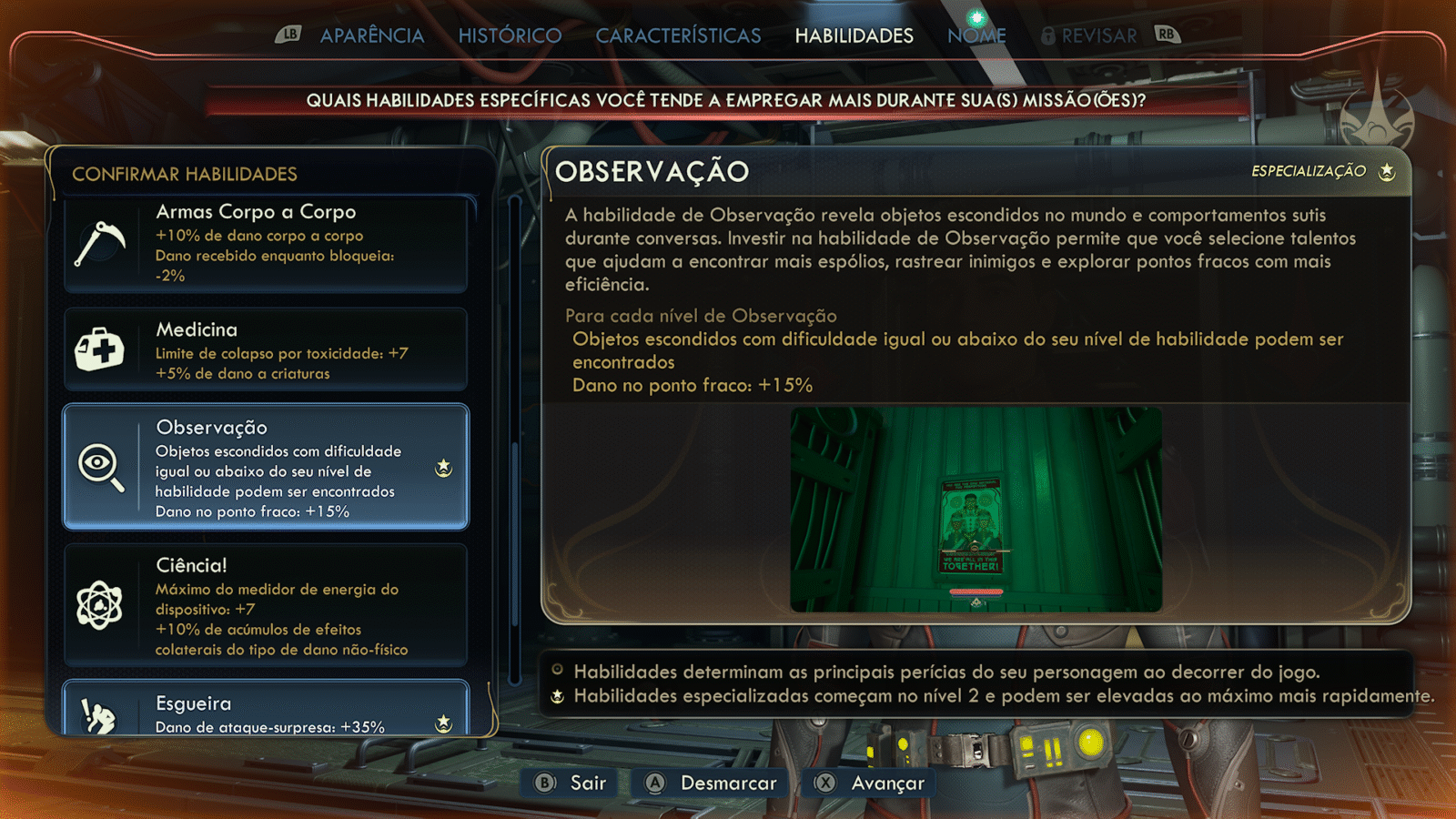This screenshot has height=819, width=1456.
Task: Select the Medicina skill entry
Action: [x=265, y=349]
